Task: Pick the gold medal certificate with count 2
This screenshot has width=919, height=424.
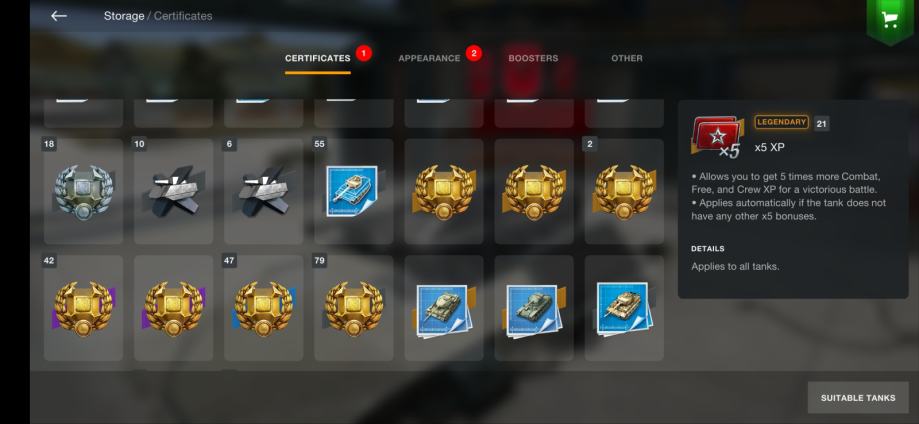Action: coord(623,191)
